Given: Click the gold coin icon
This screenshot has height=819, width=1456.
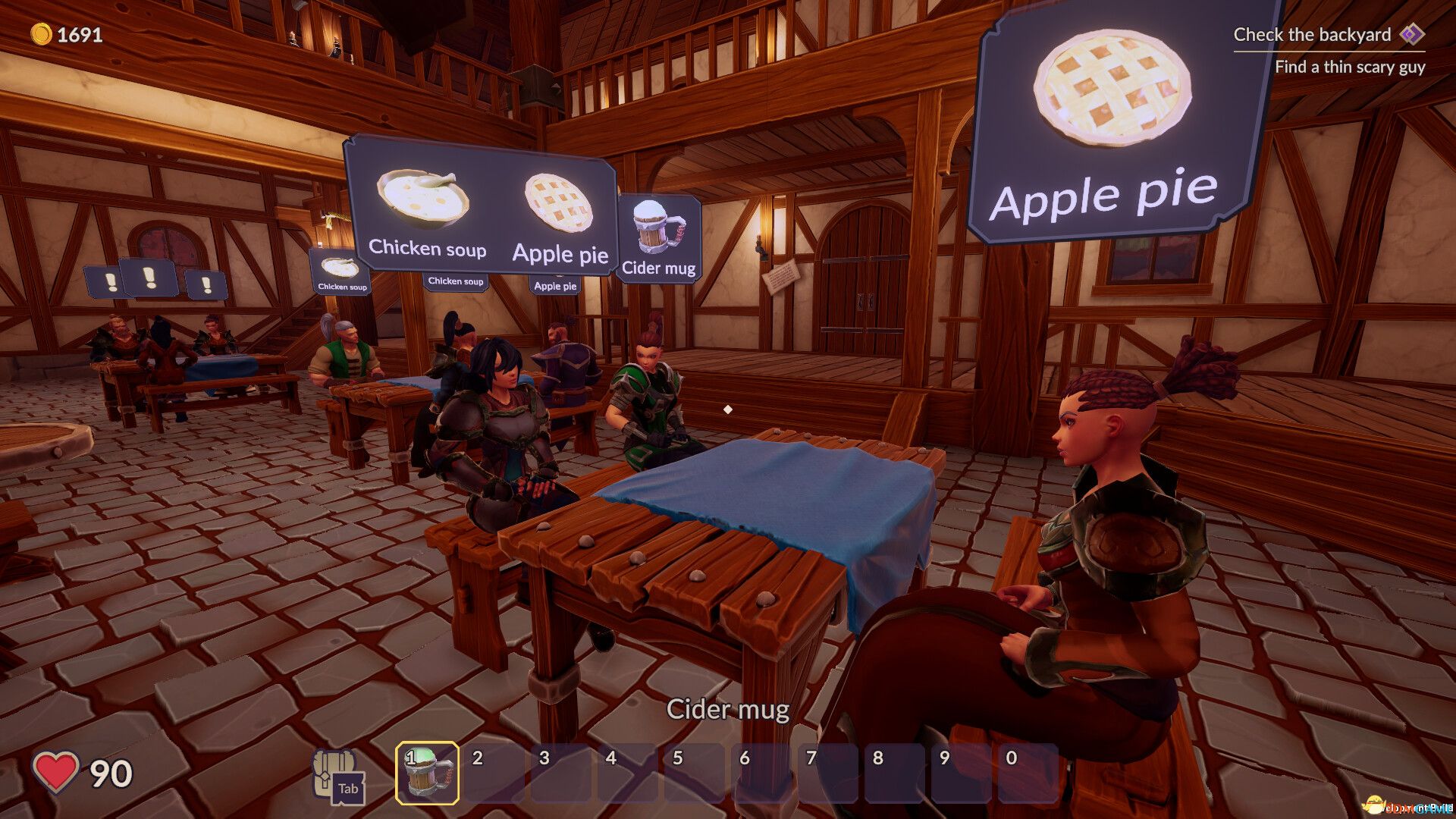Looking at the screenshot, I should click(42, 33).
